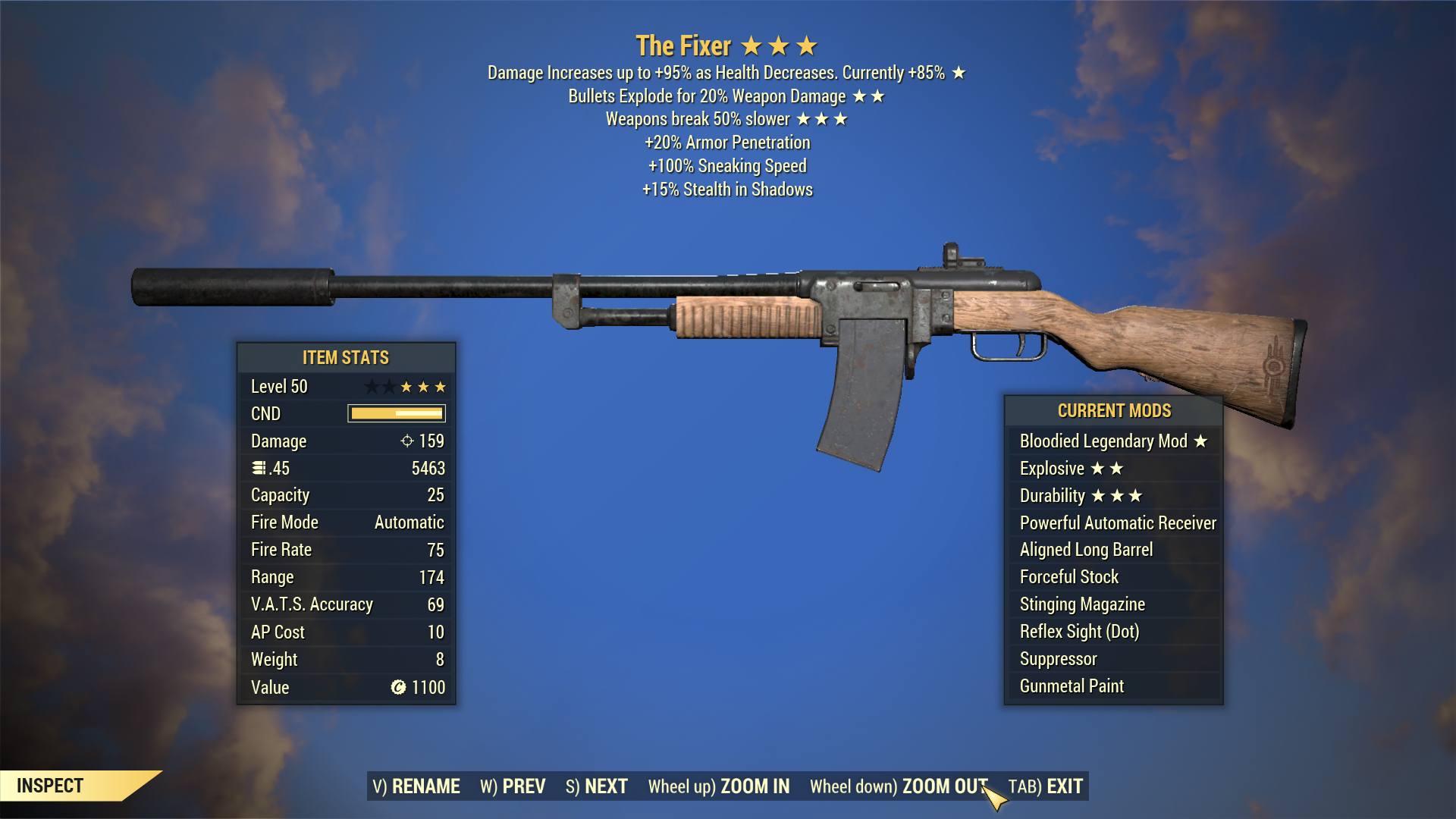Image resolution: width=1456 pixels, height=819 pixels.
Task: Click the RENAME button in the bottom bar
Action: 416,786
